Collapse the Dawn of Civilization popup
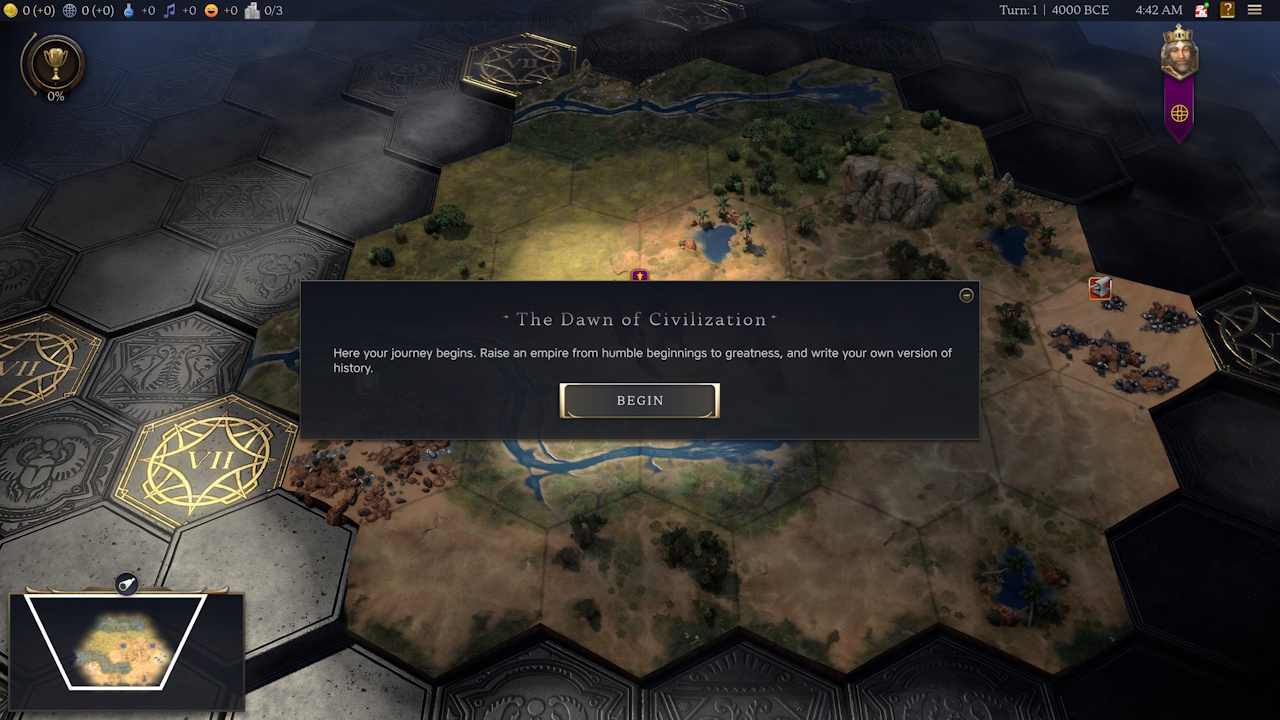This screenshot has height=720, width=1280. click(966, 295)
